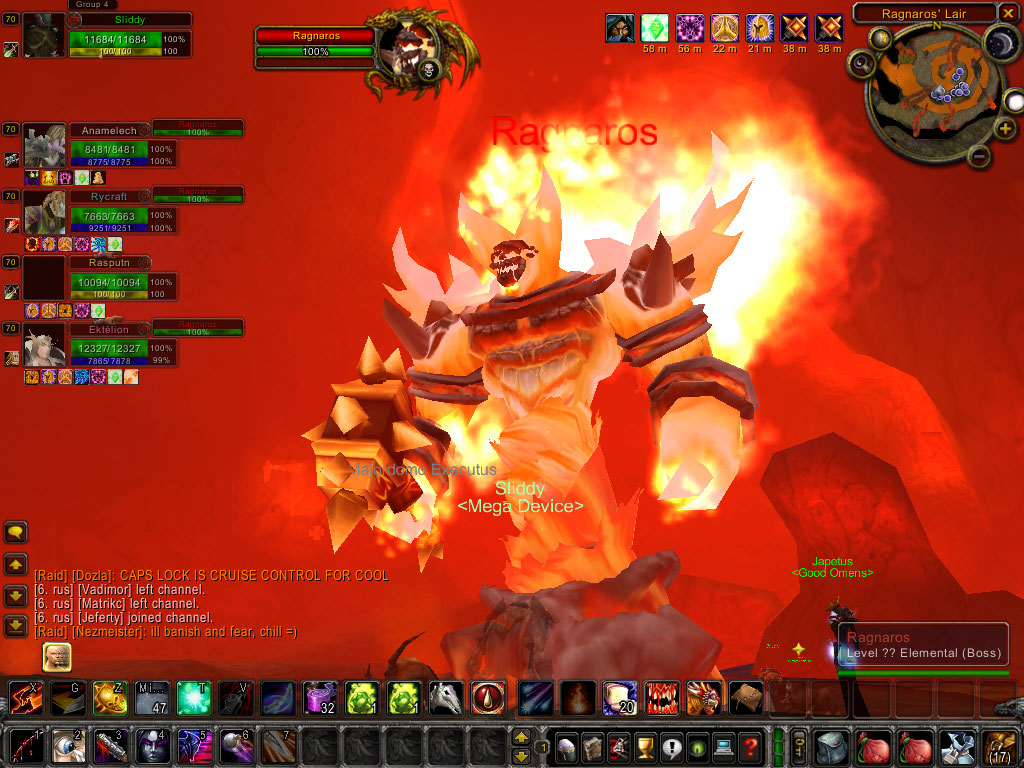Select party member Rycraft's portrait
This screenshot has width=1024, height=768.
[x=45, y=212]
